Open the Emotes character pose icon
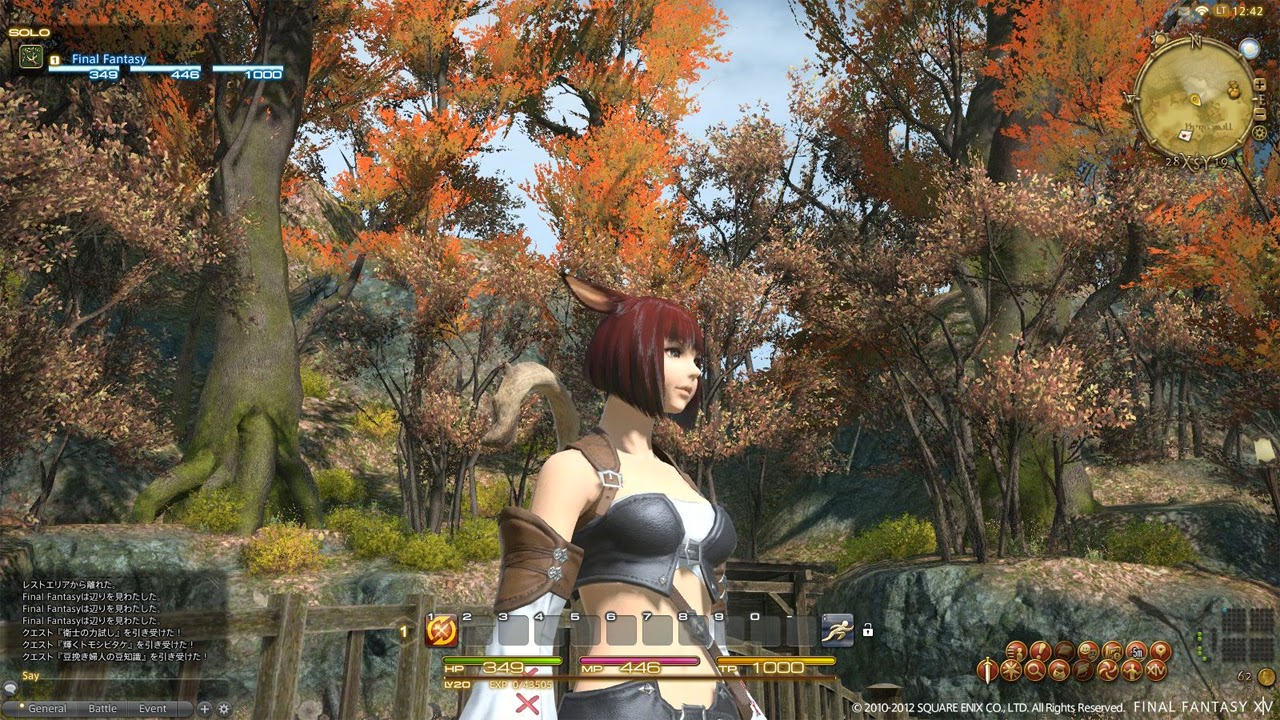1280x720 pixels. [1132, 668]
